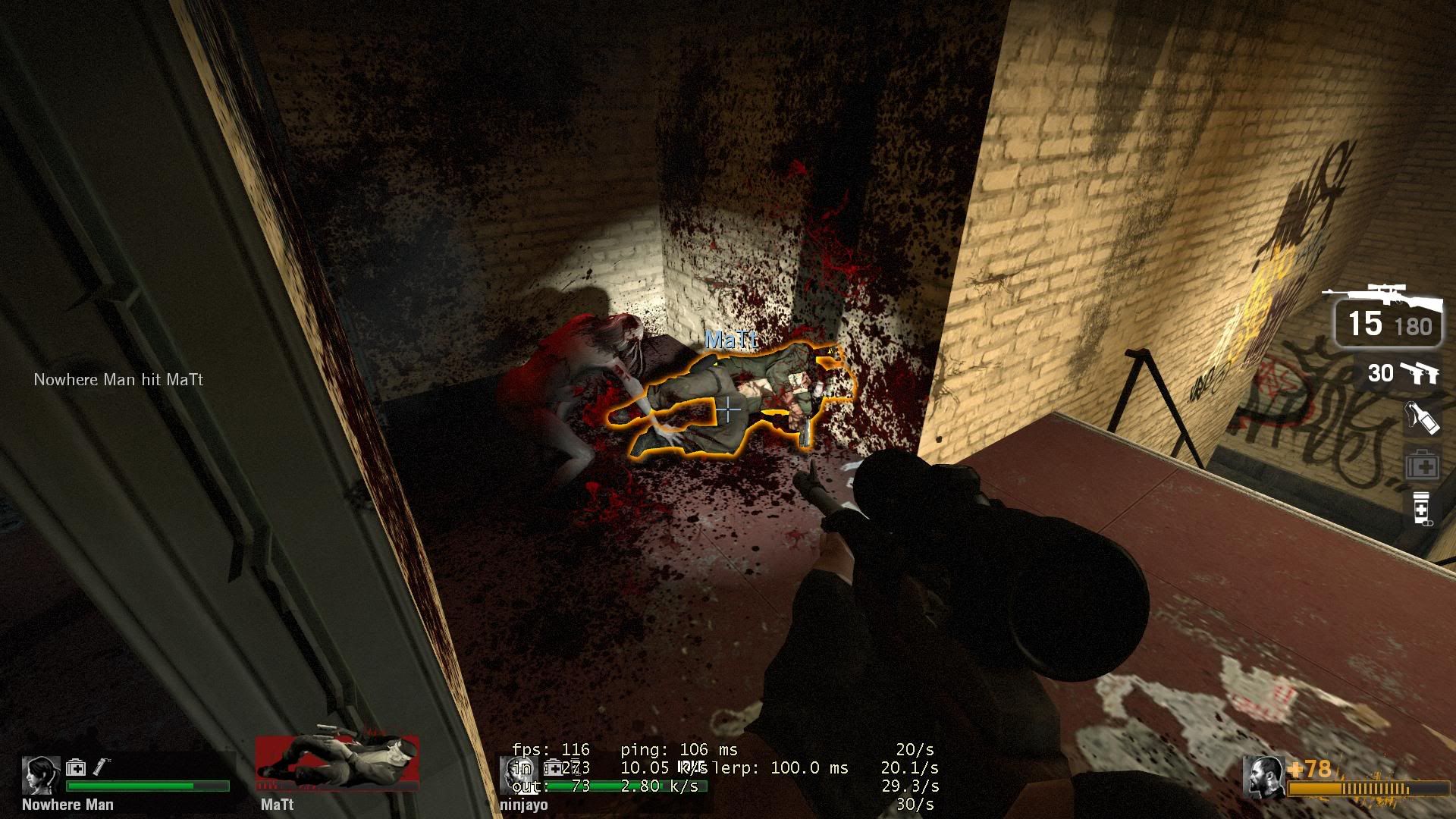Image resolution: width=1456 pixels, height=819 pixels.
Task: Click your own survivor portrait
Action: click(x=1264, y=777)
